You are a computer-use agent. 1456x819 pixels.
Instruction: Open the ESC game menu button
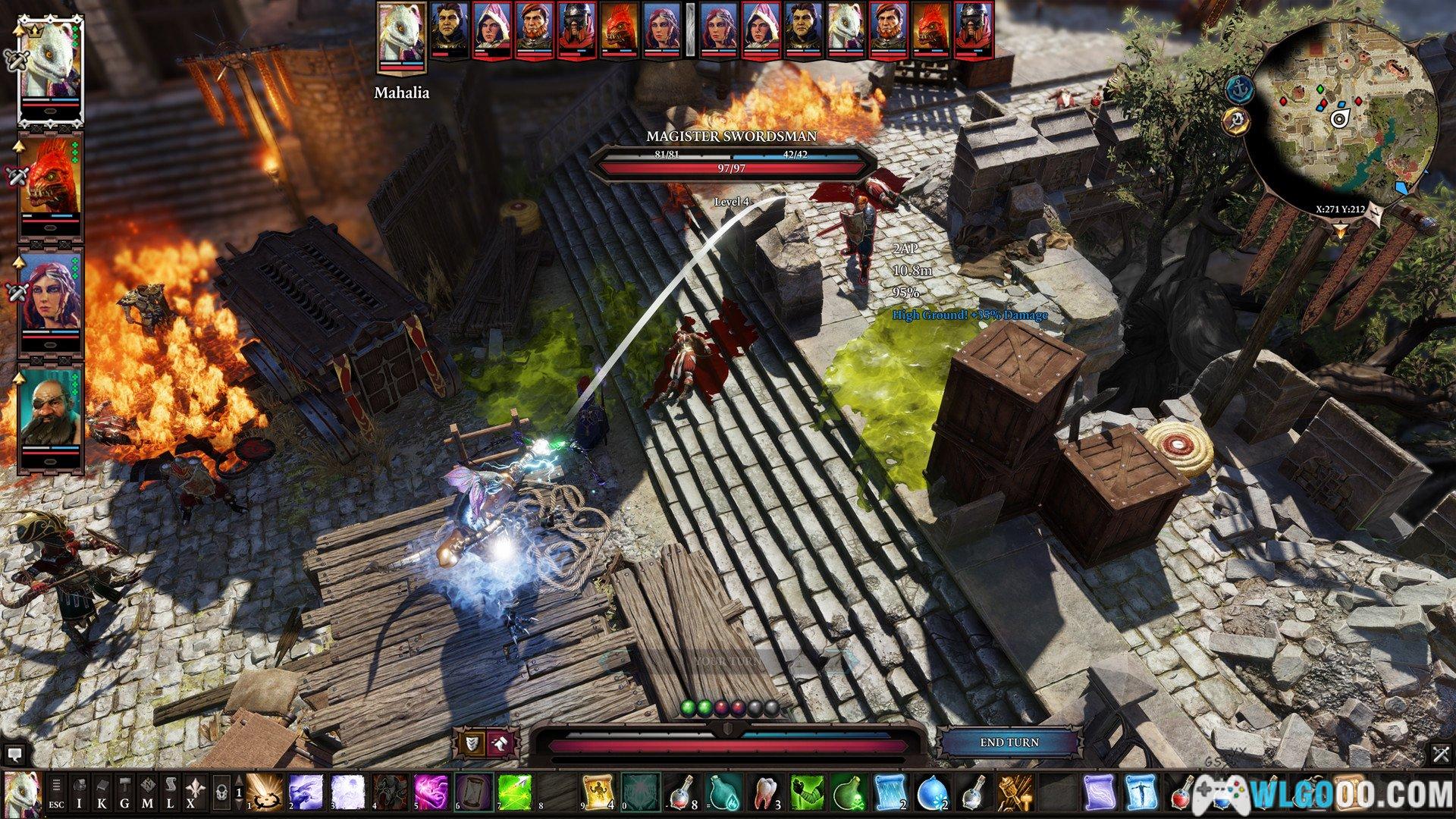click(x=57, y=792)
